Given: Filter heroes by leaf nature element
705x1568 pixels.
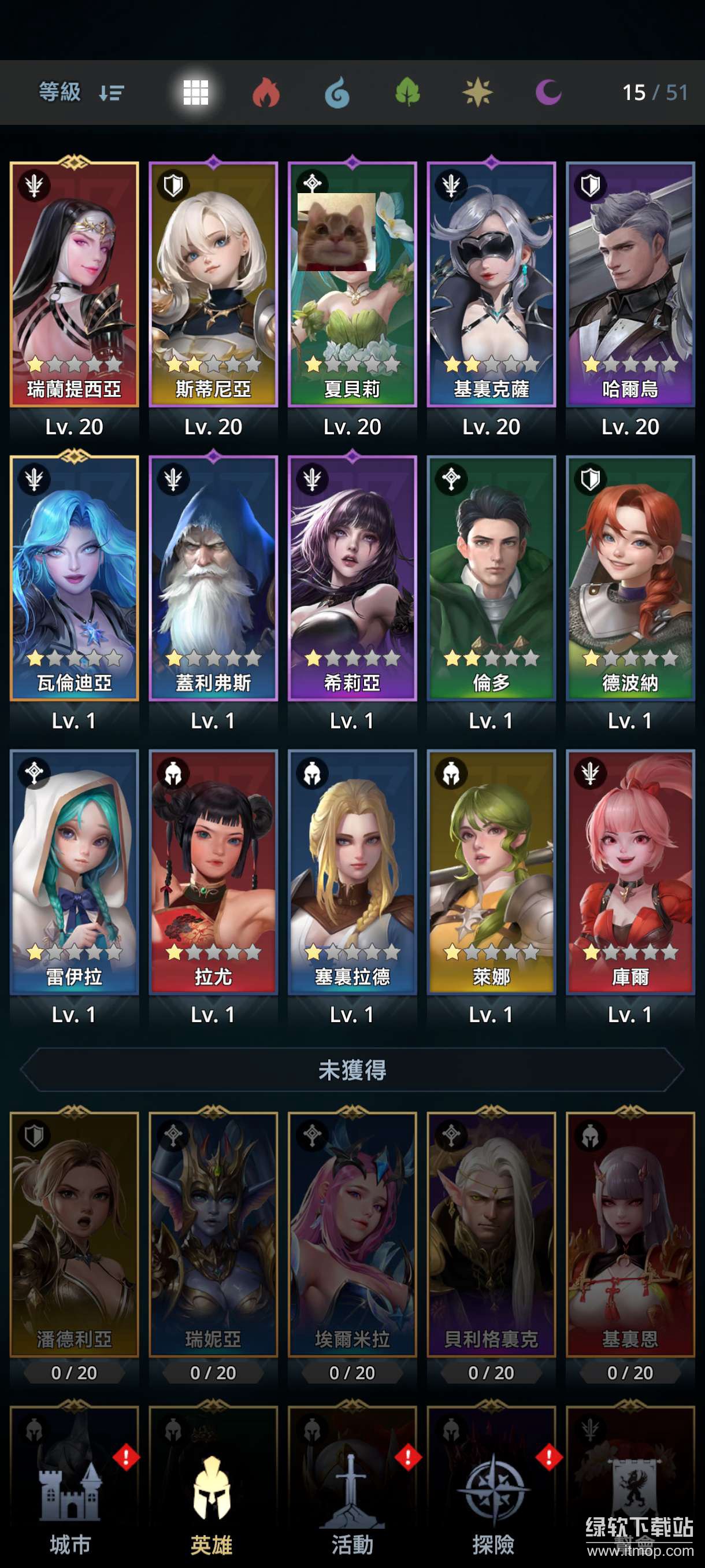Looking at the screenshot, I should [407, 93].
